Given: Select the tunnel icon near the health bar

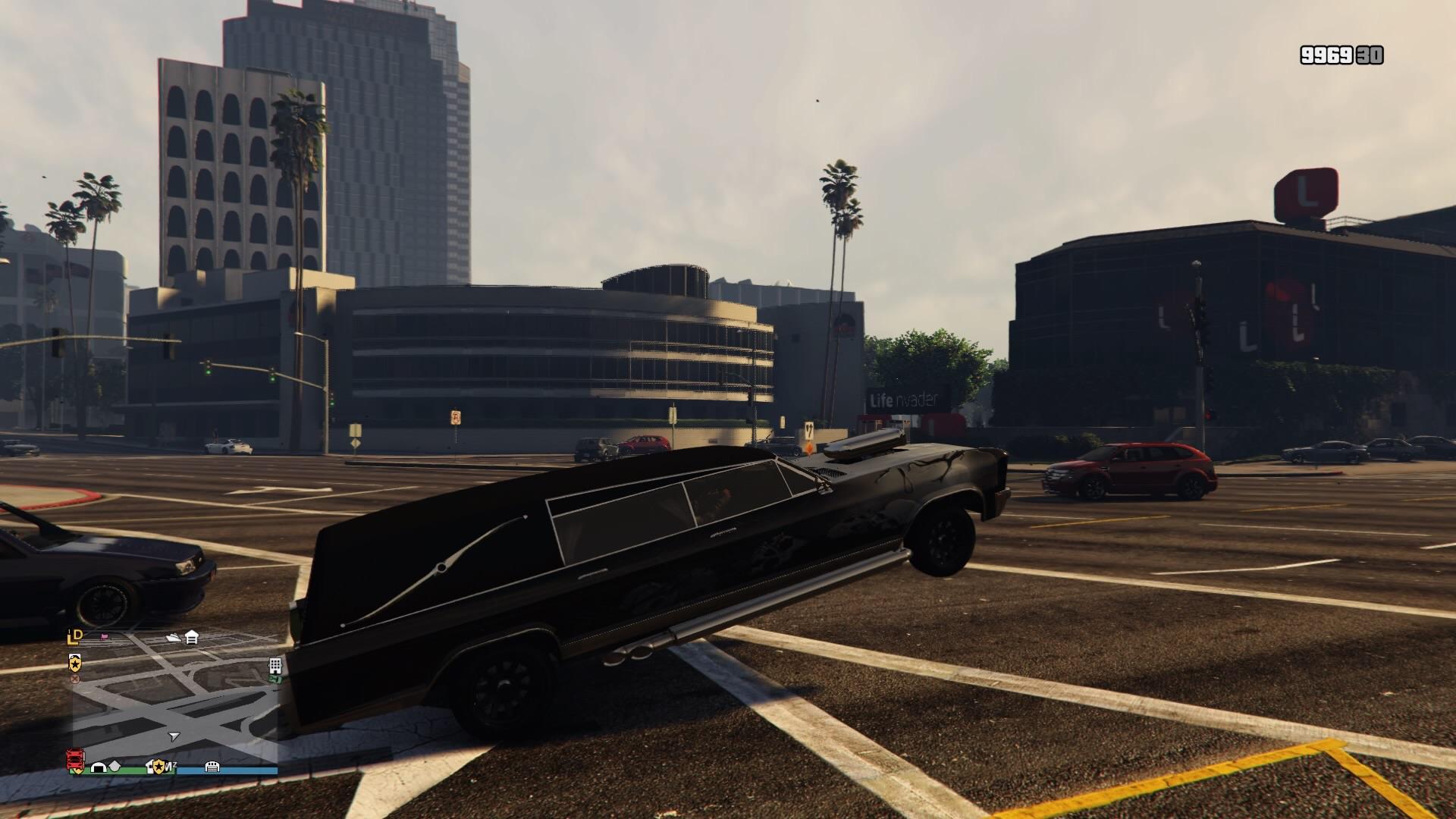Looking at the screenshot, I should coord(99,767).
